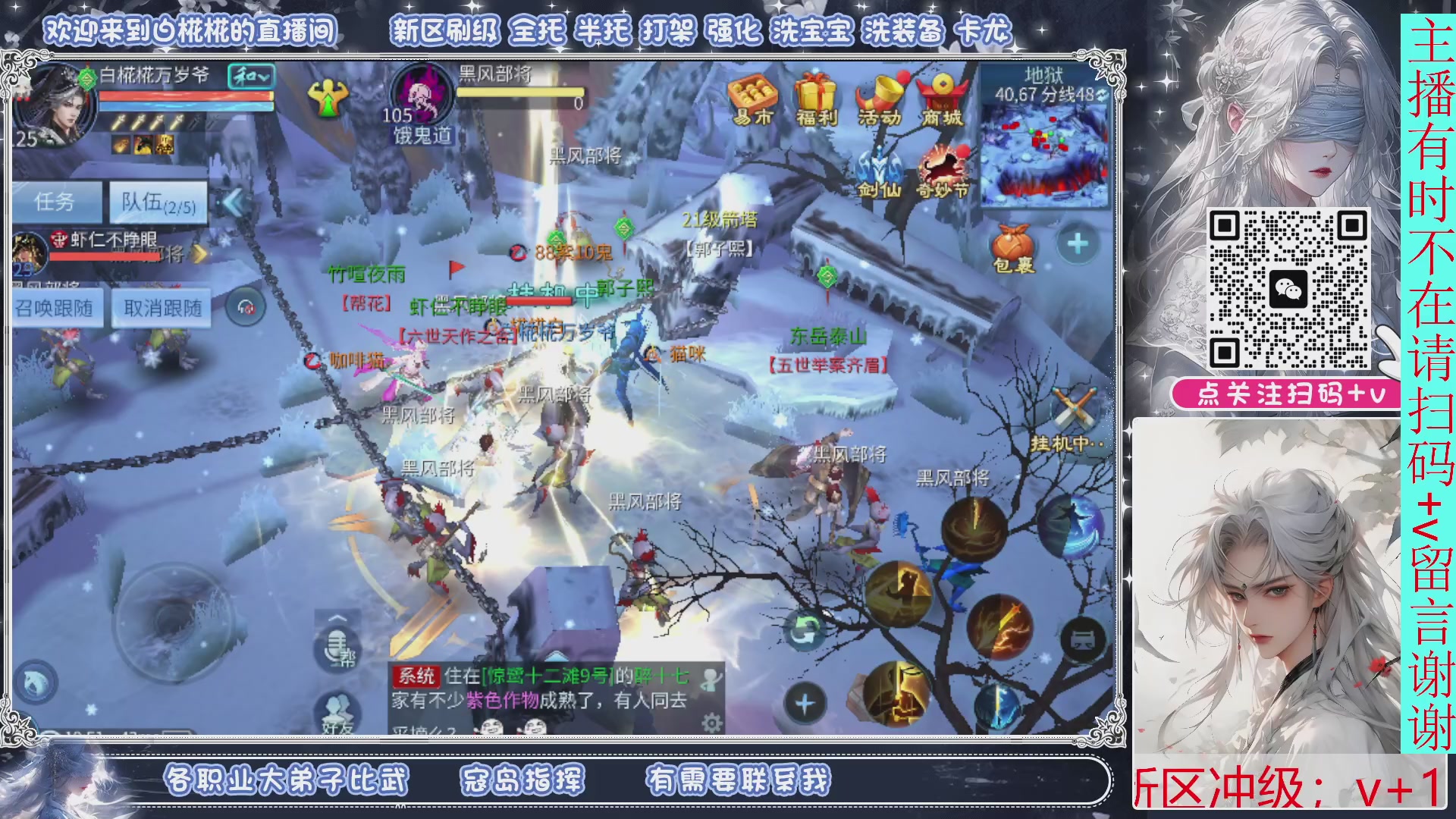
Task: Switch to the 任务 quest tab
Action: tap(57, 202)
